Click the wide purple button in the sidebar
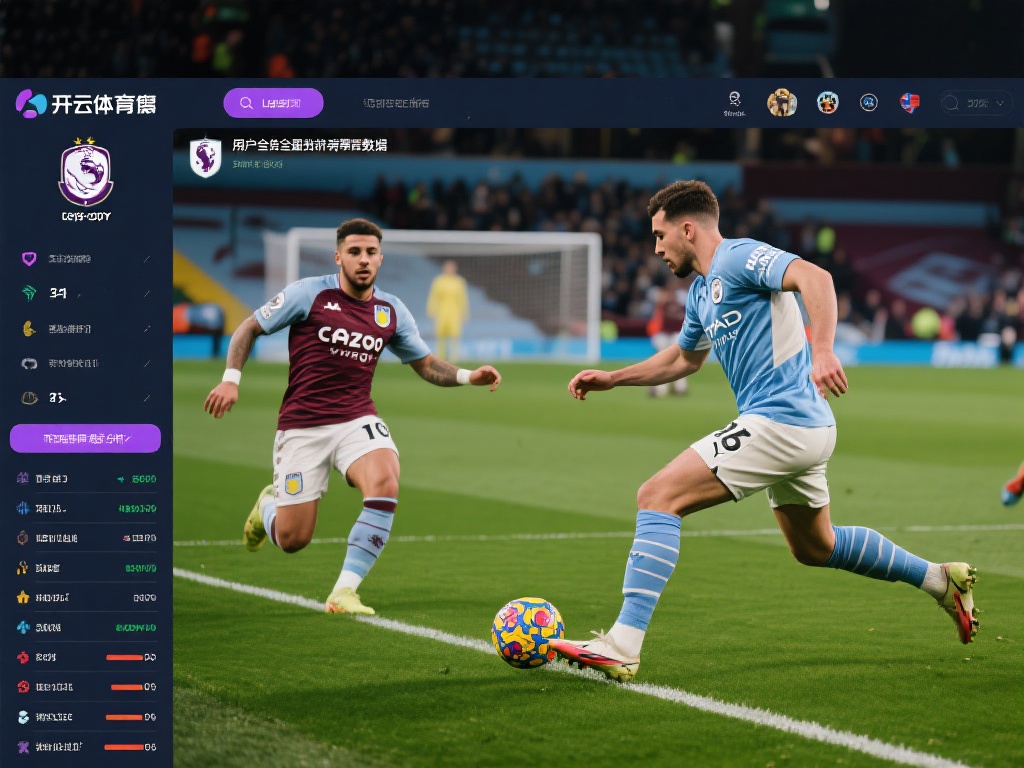 point(85,438)
